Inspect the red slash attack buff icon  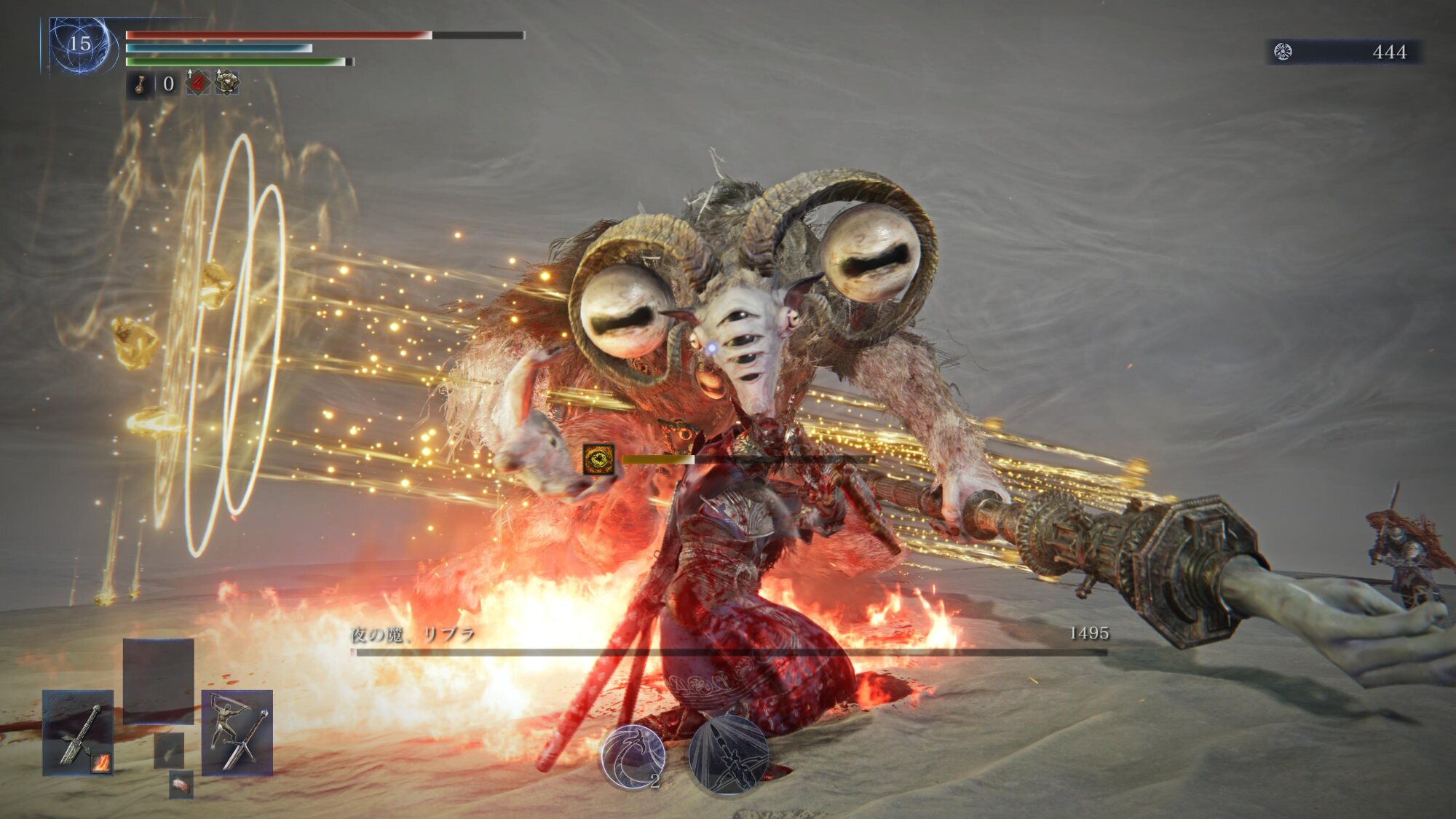tap(197, 84)
